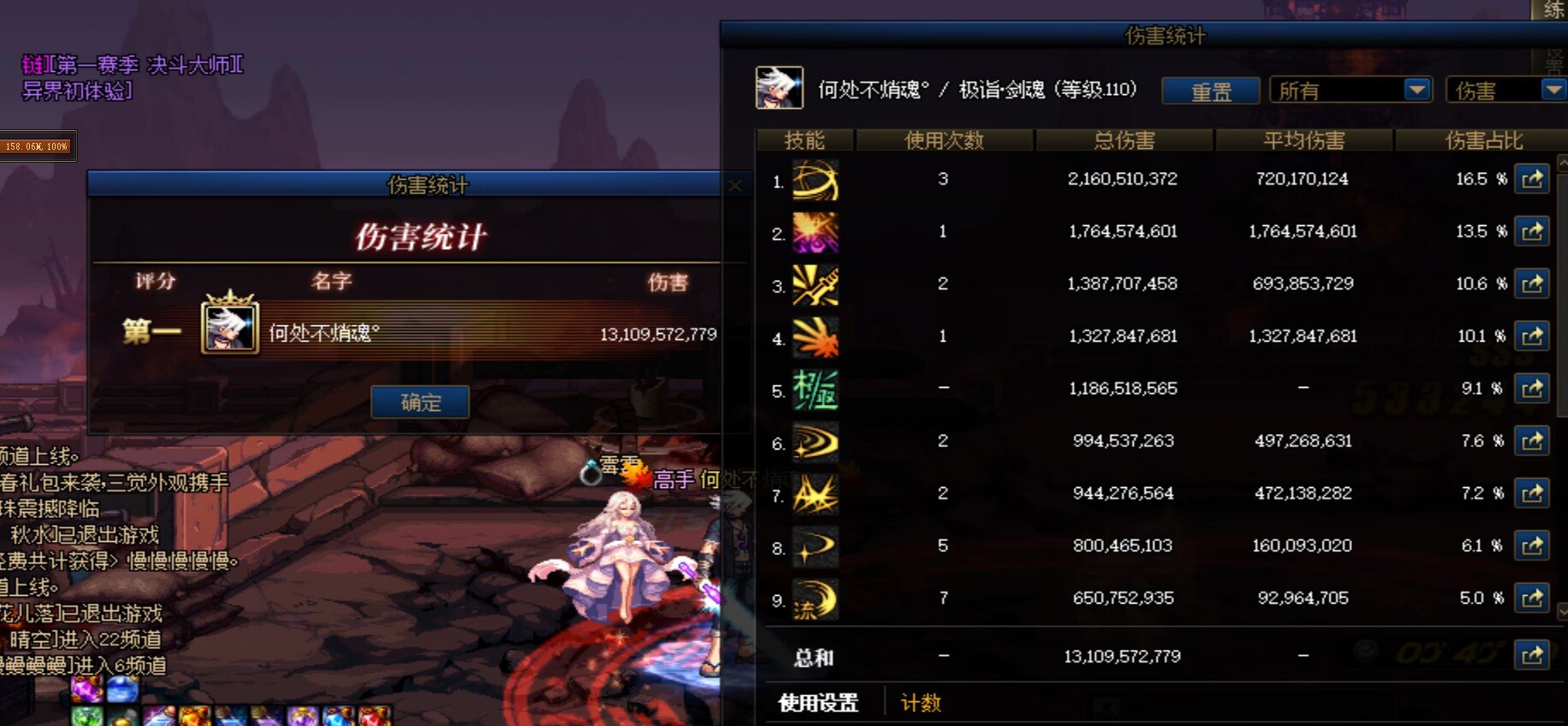Click the green skill icon on rank 5 row
The height and width of the screenshot is (726, 1568).
tap(815, 390)
